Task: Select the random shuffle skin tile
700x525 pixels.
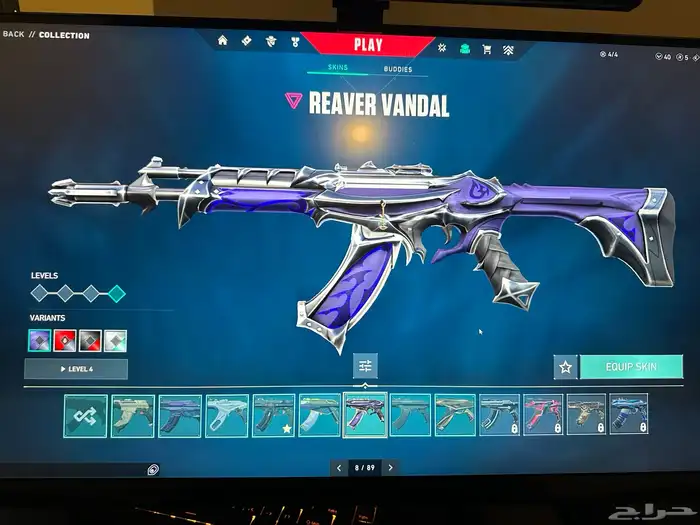Action: pos(85,415)
